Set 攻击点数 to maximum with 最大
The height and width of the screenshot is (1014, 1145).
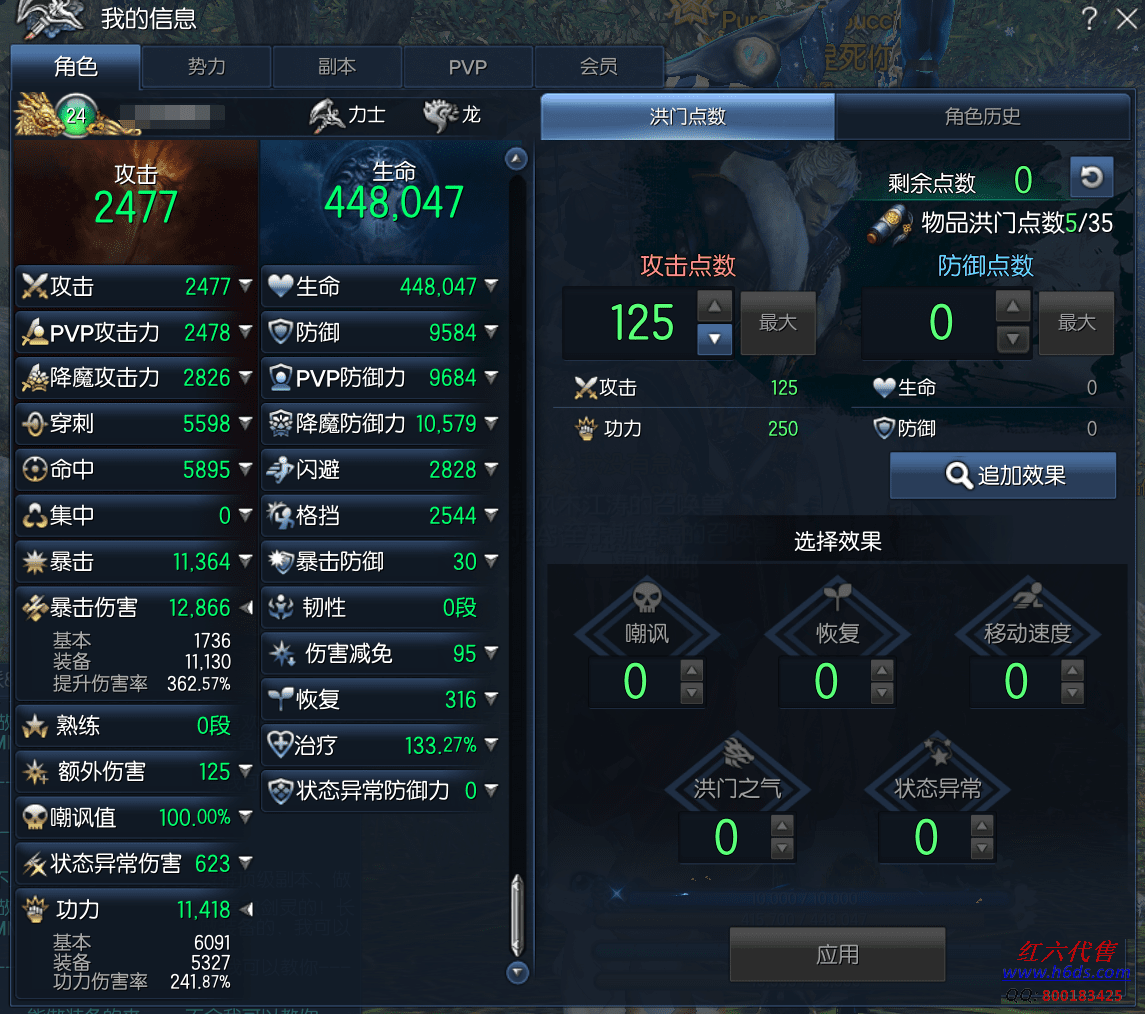[x=777, y=323]
